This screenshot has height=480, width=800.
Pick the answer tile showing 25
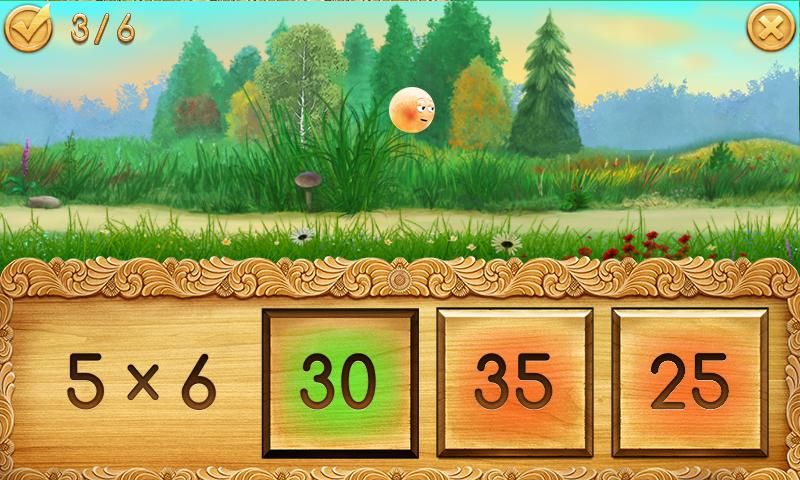(689, 381)
